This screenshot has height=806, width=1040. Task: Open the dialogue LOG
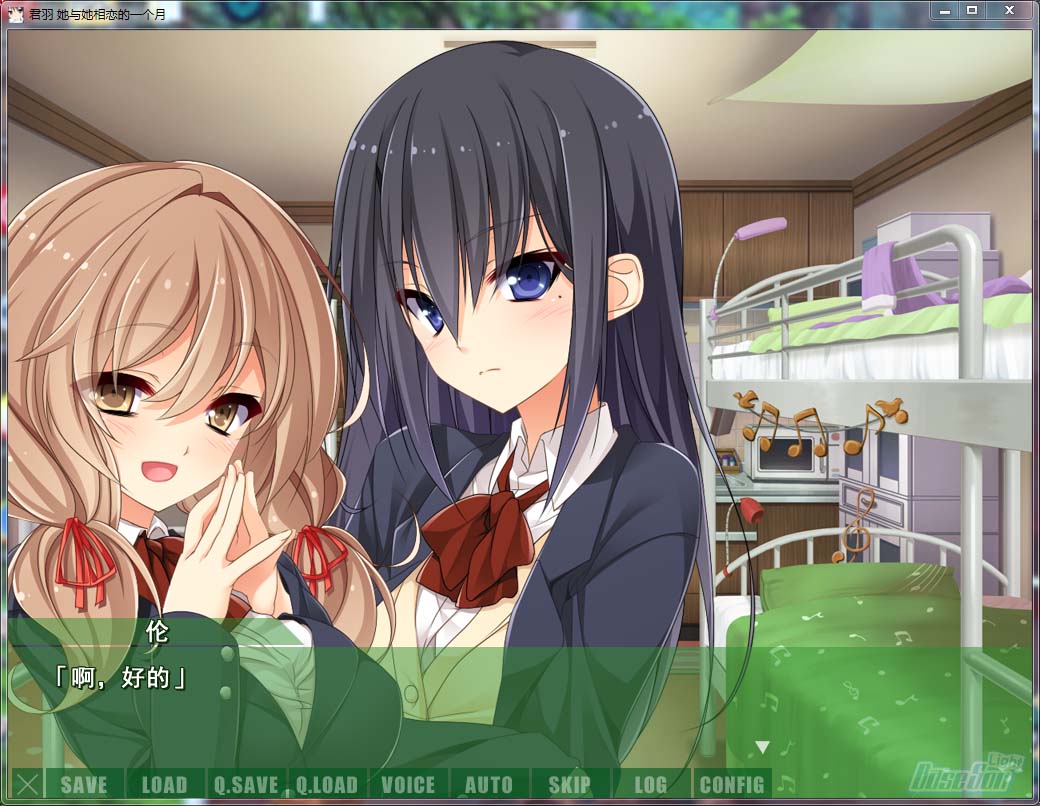coord(651,784)
